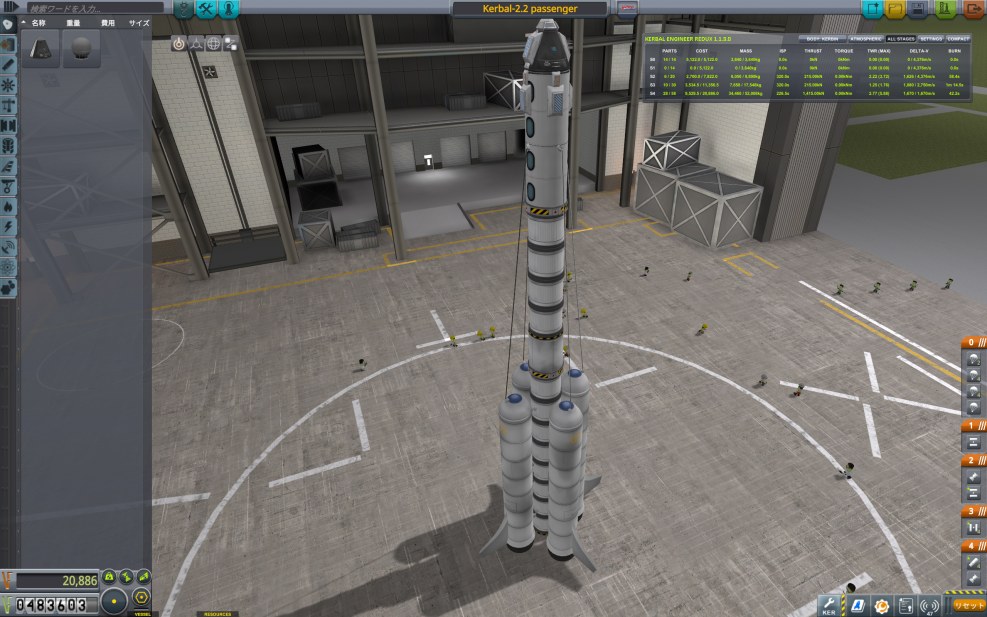Toggle All Stages in Kerbal Engineer
The width and height of the screenshot is (987, 617).
(900, 38)
